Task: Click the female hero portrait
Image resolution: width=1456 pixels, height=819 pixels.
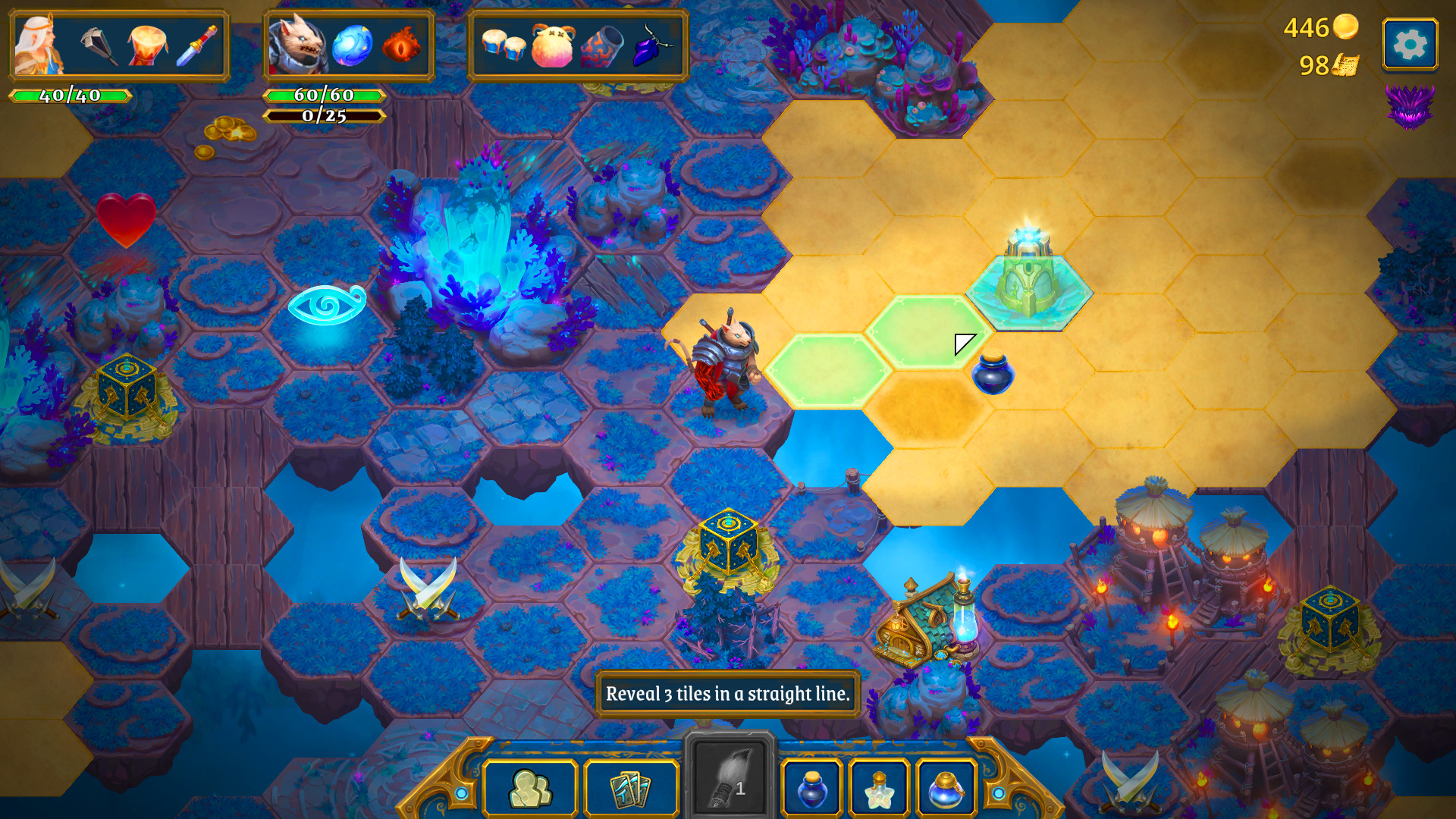Action: pos(36,45)
